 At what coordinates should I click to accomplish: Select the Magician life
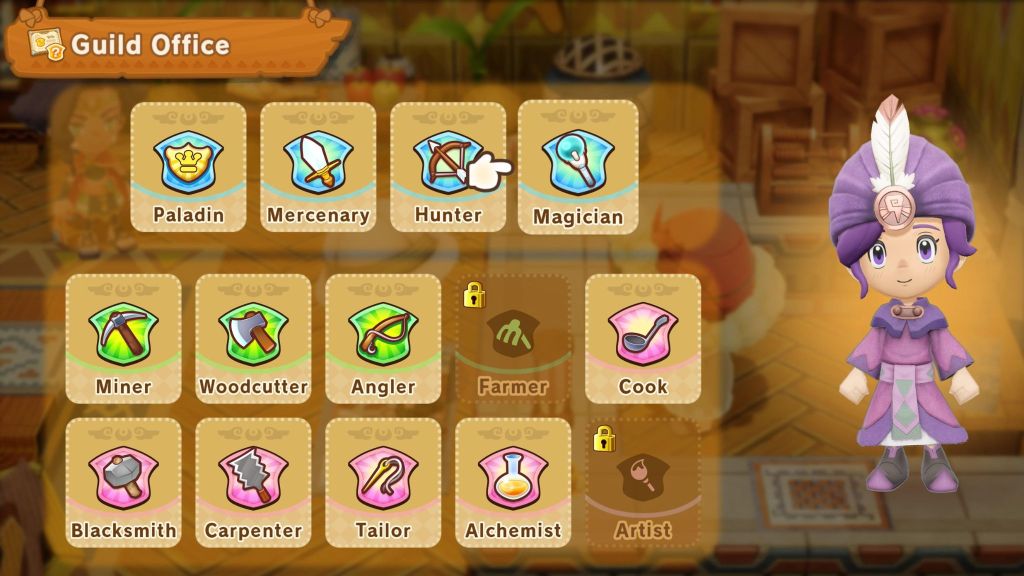[x=578, y=168]
